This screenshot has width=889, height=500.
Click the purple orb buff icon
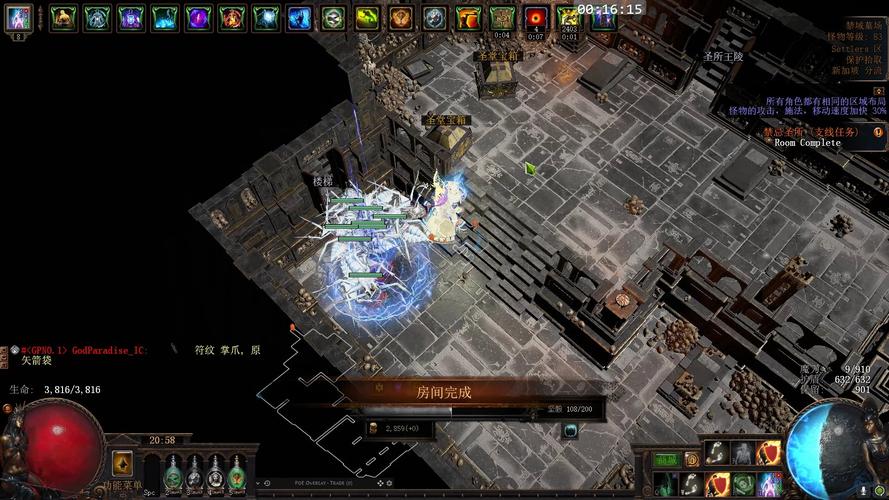point(198,17)
